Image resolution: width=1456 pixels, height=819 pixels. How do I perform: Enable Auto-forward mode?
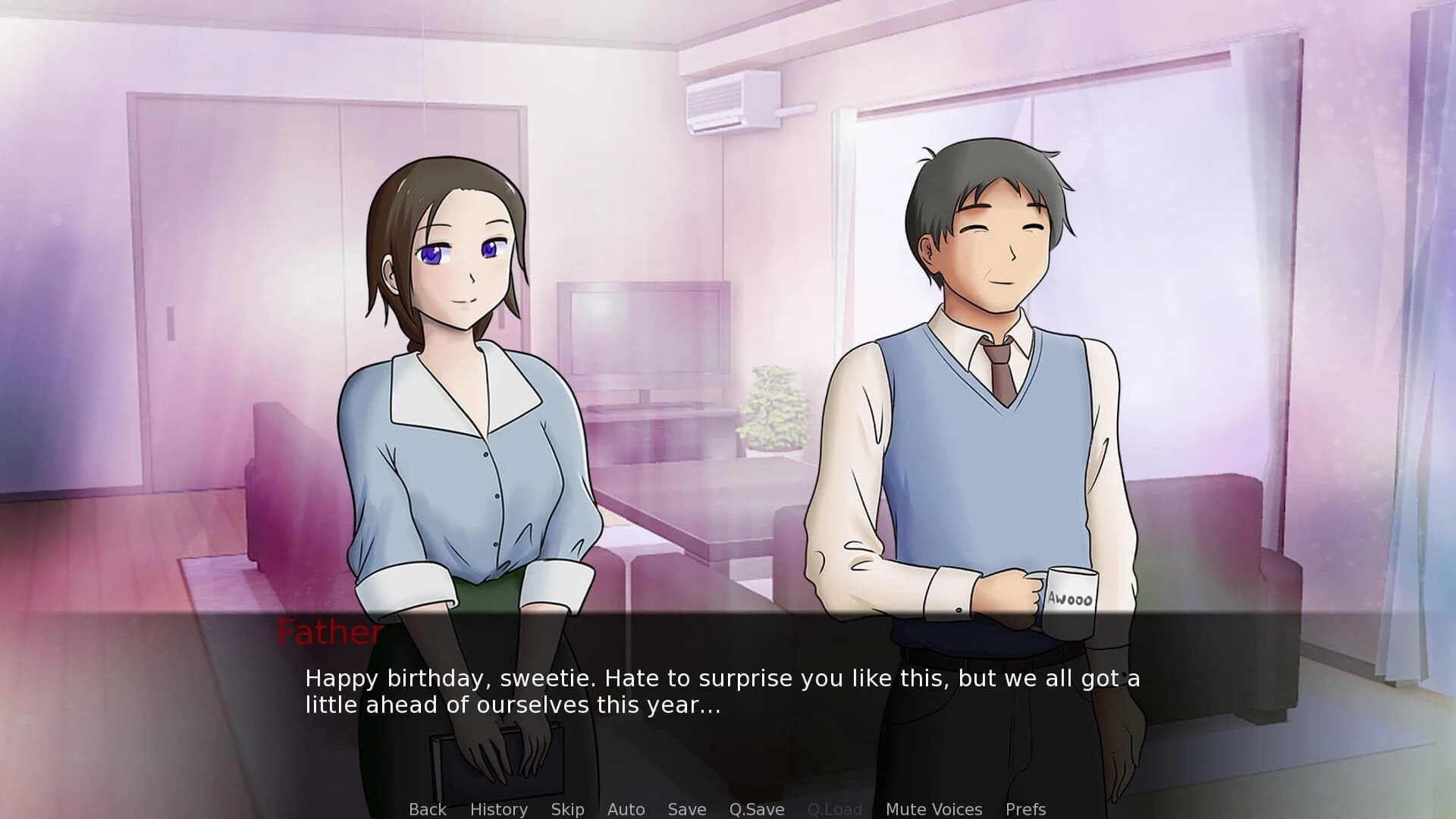[x=626, y=809]
